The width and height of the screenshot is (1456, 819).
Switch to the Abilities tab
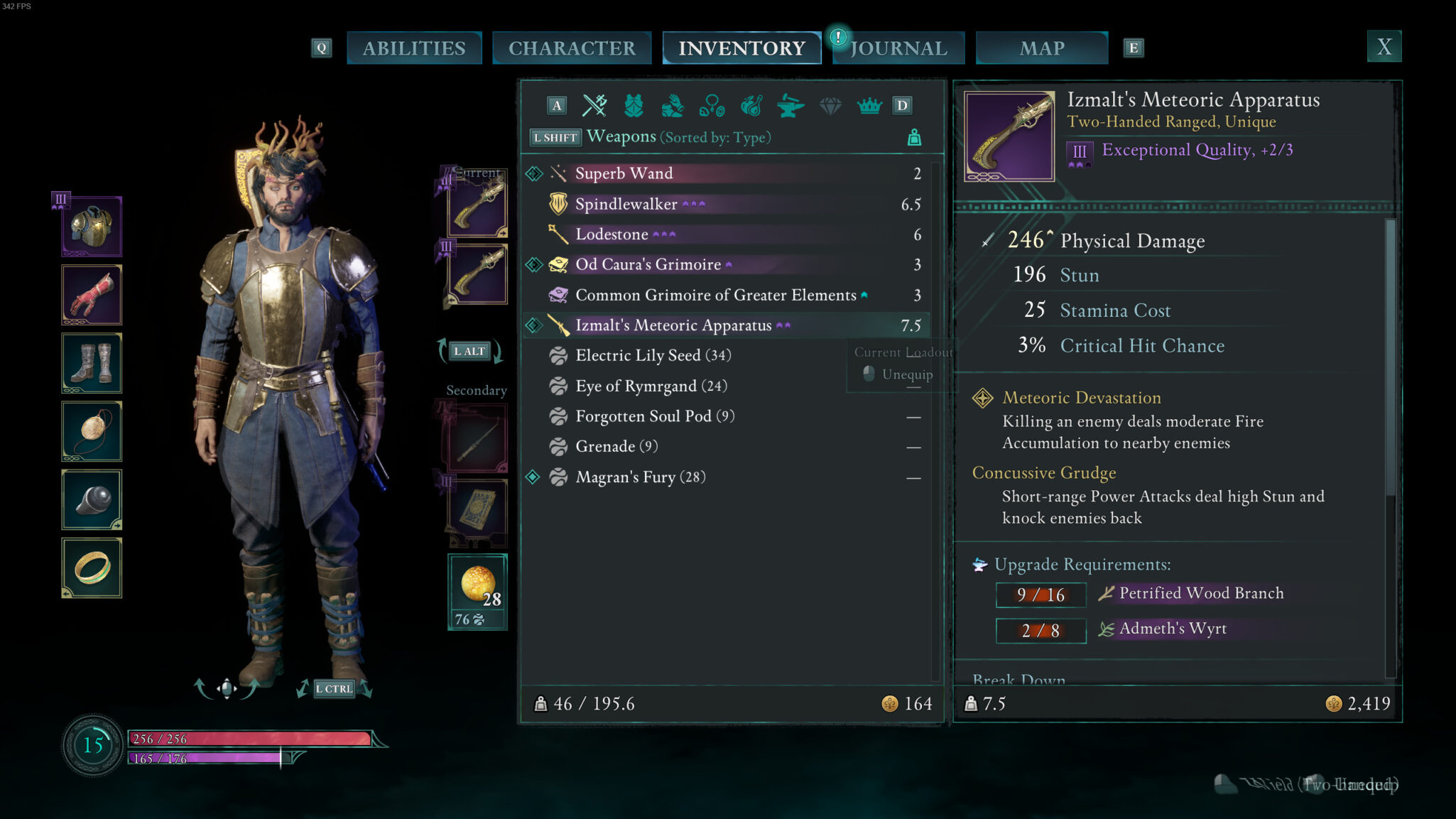[x=414, y=48]
